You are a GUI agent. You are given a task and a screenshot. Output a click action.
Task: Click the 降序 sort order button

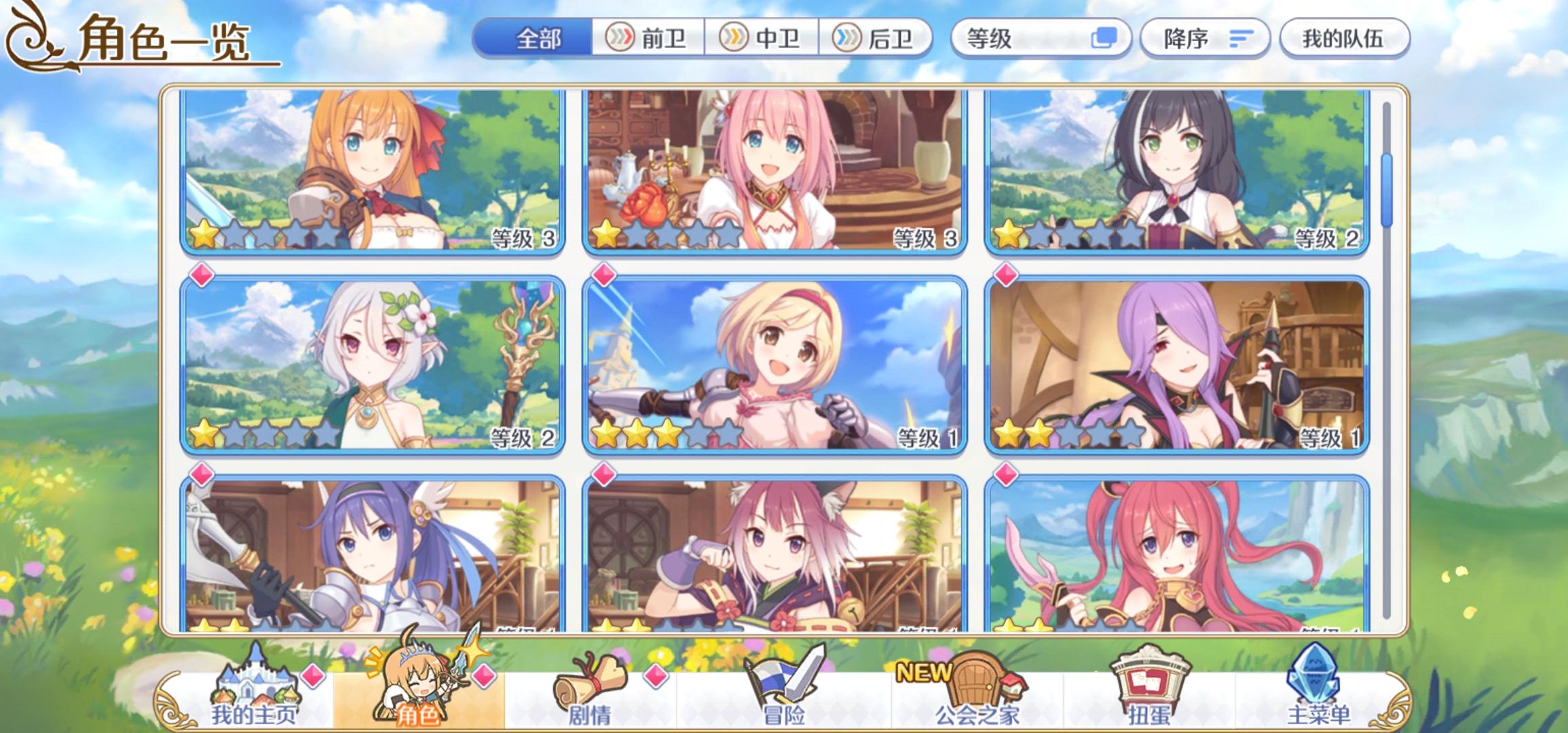pos(1208,39)
